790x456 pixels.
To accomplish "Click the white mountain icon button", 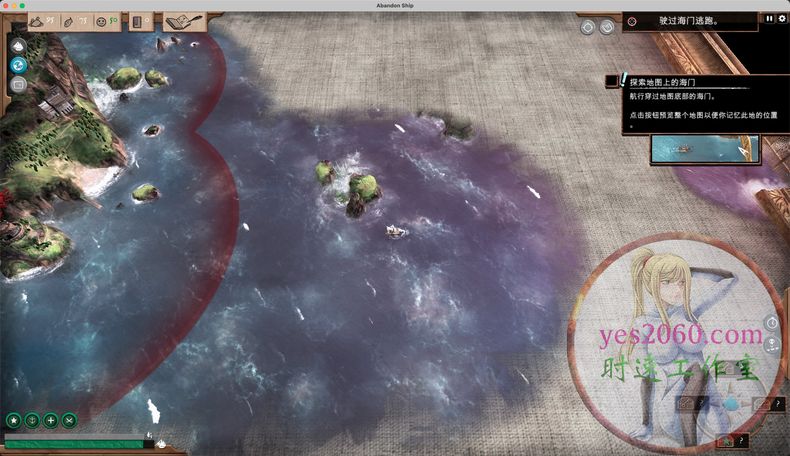I will (18, 45).
